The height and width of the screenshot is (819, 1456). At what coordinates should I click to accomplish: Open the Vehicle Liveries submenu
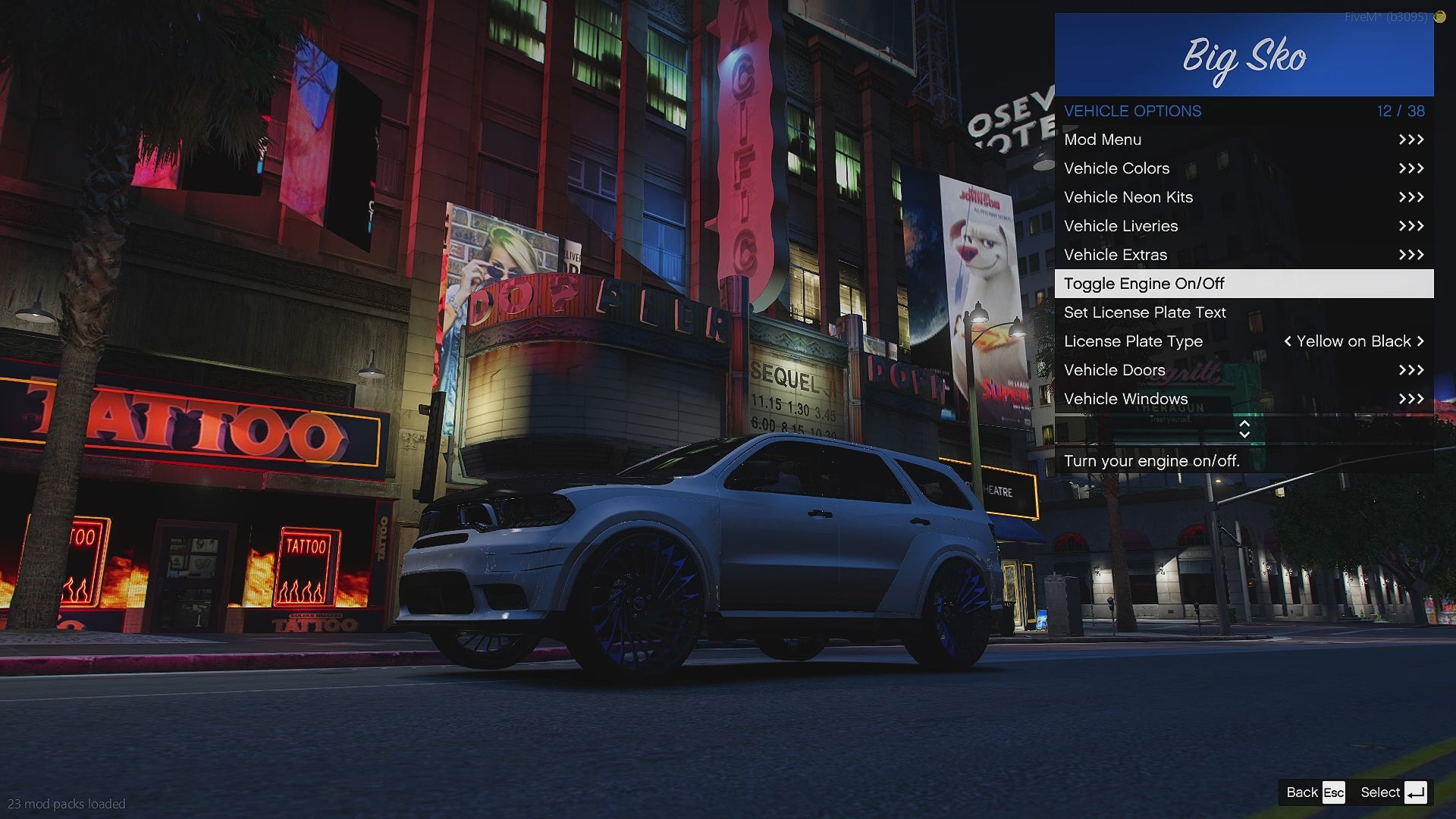(1244, 226)
